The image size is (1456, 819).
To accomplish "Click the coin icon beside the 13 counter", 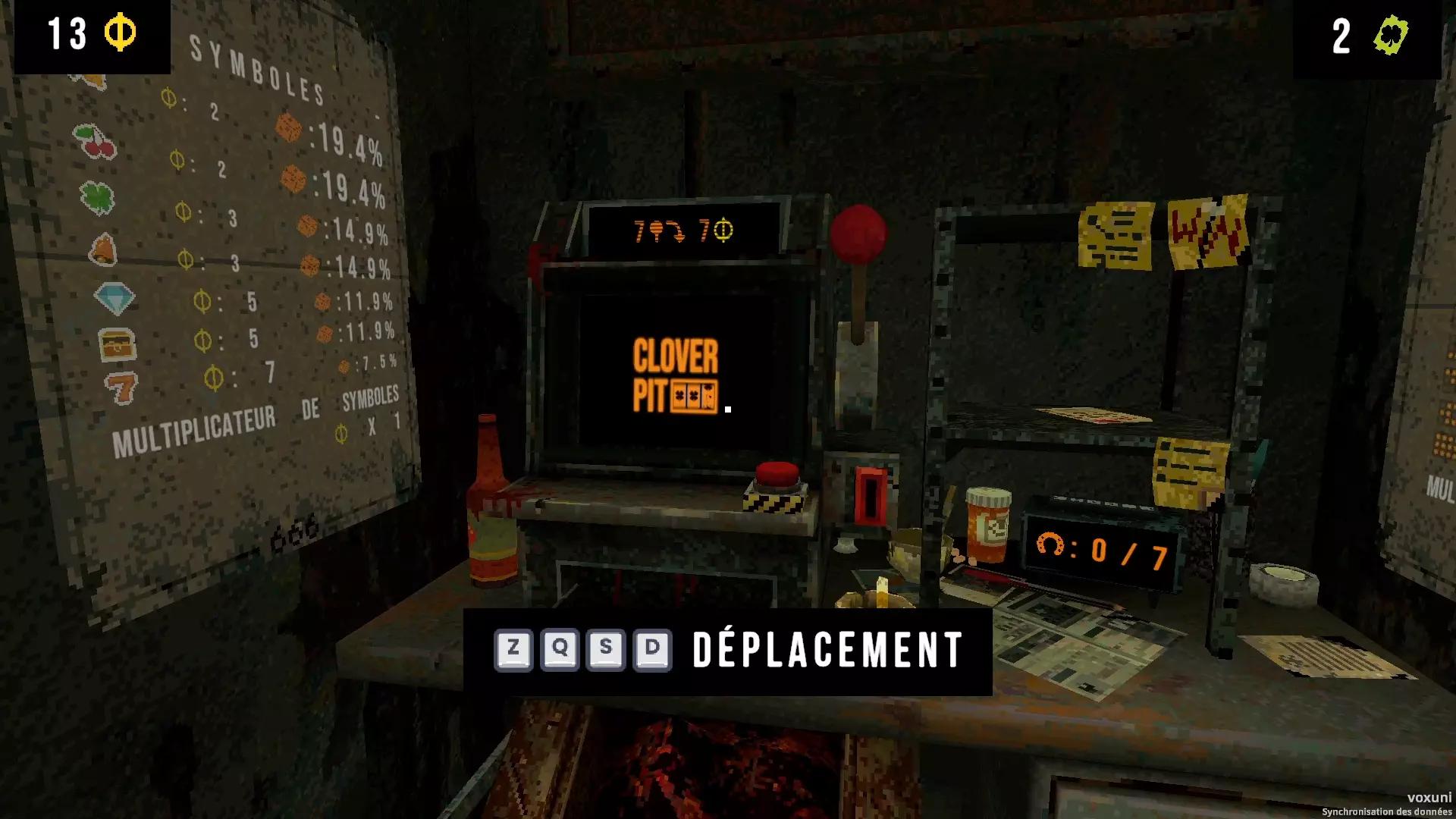I will (121, 31).
